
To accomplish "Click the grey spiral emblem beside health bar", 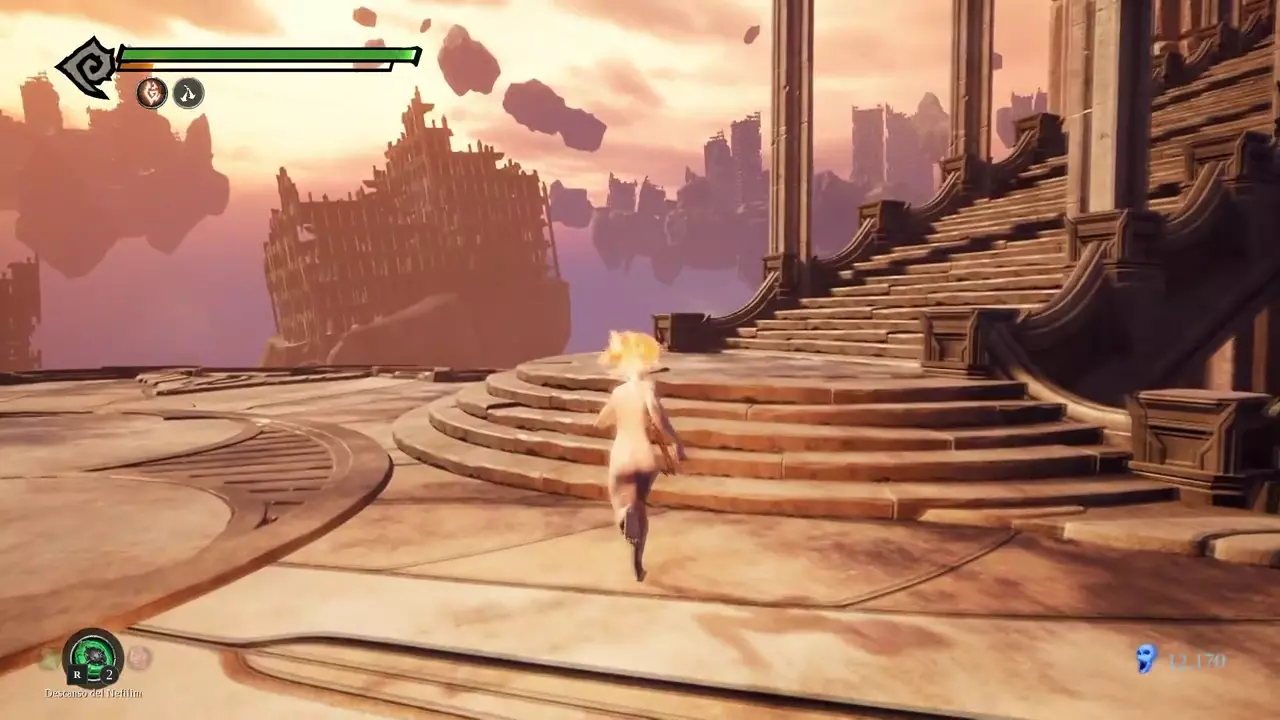I will coord(87,67).
